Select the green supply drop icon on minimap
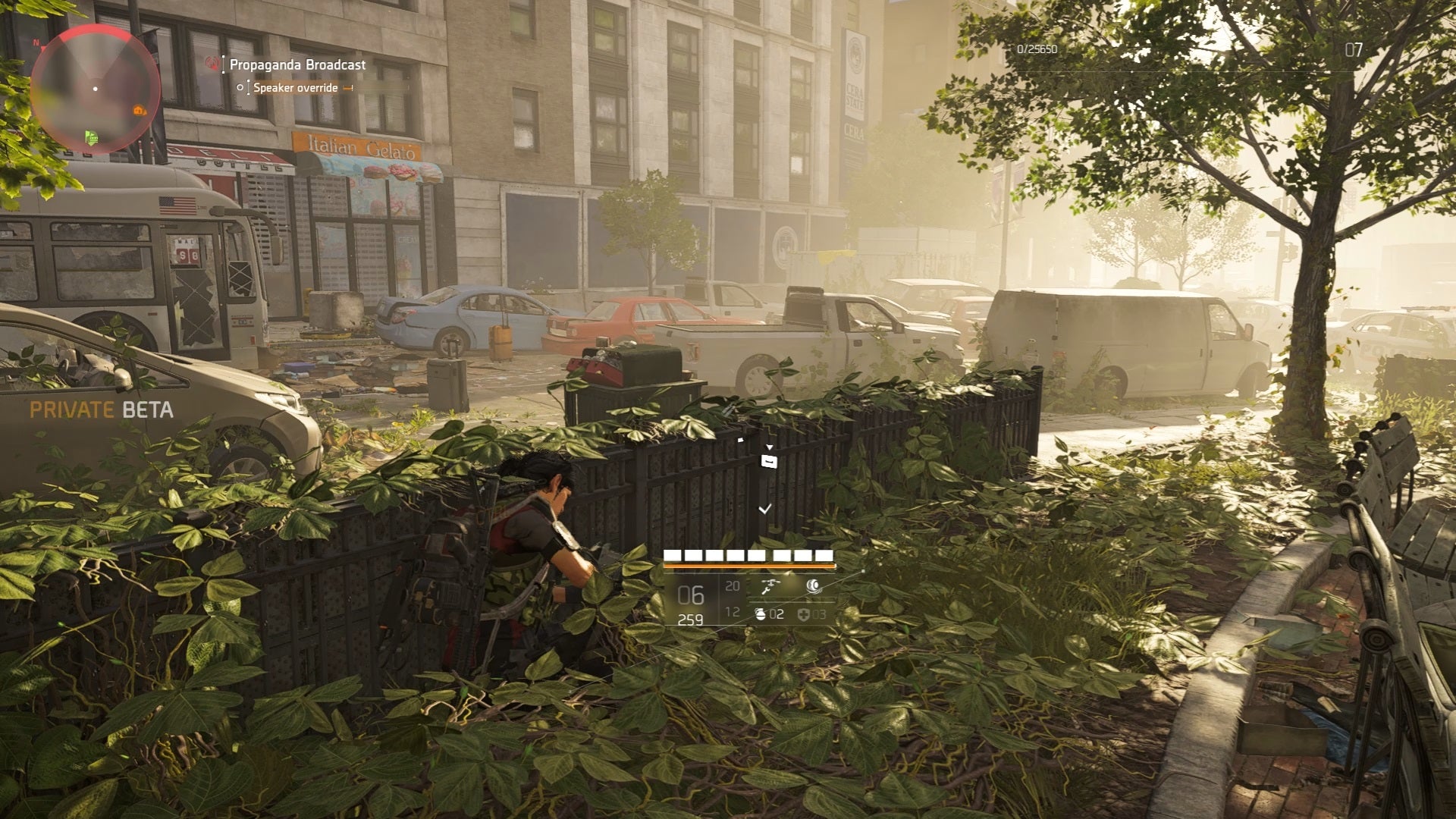1456x819 pixels. tap(91, 138)
